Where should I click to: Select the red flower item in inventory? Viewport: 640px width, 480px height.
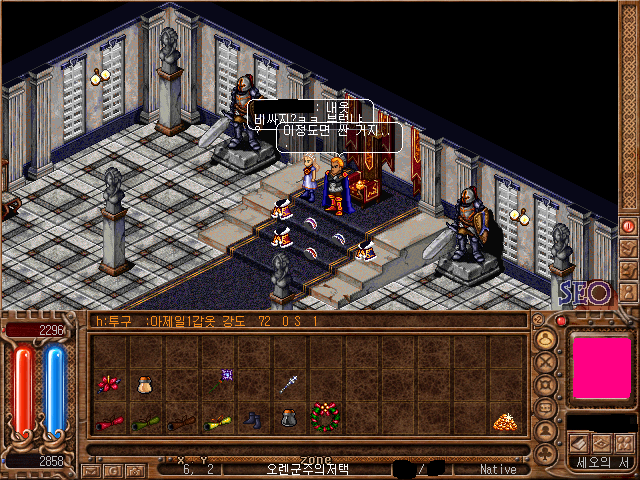108,383
